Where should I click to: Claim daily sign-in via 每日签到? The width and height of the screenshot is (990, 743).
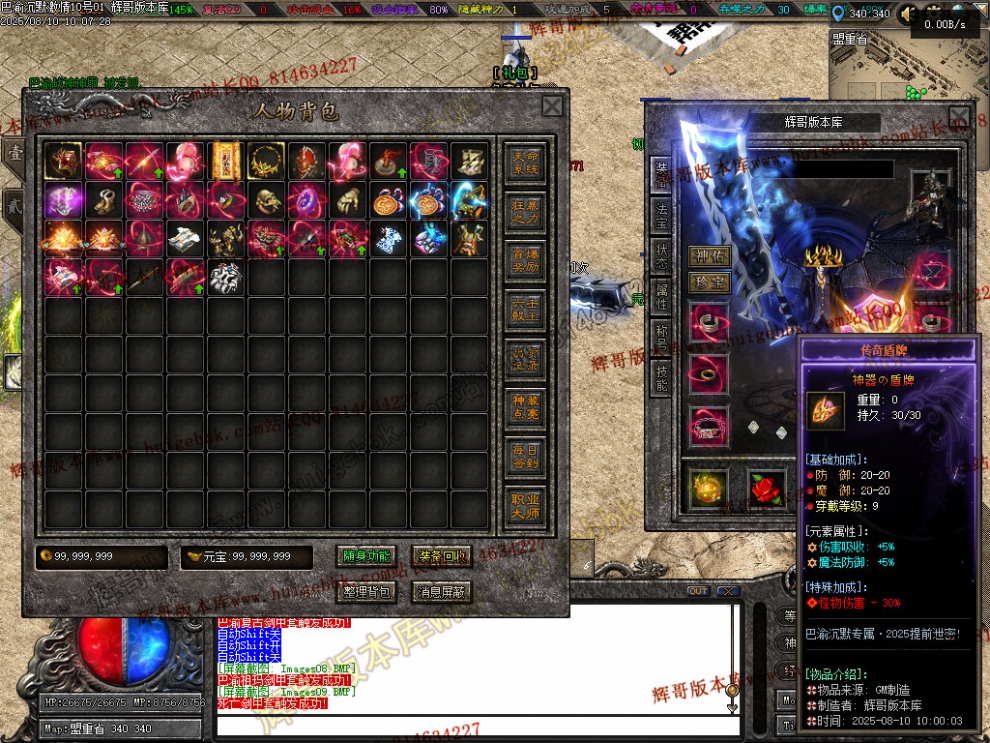pyautogui.click(x=526, y=456)
